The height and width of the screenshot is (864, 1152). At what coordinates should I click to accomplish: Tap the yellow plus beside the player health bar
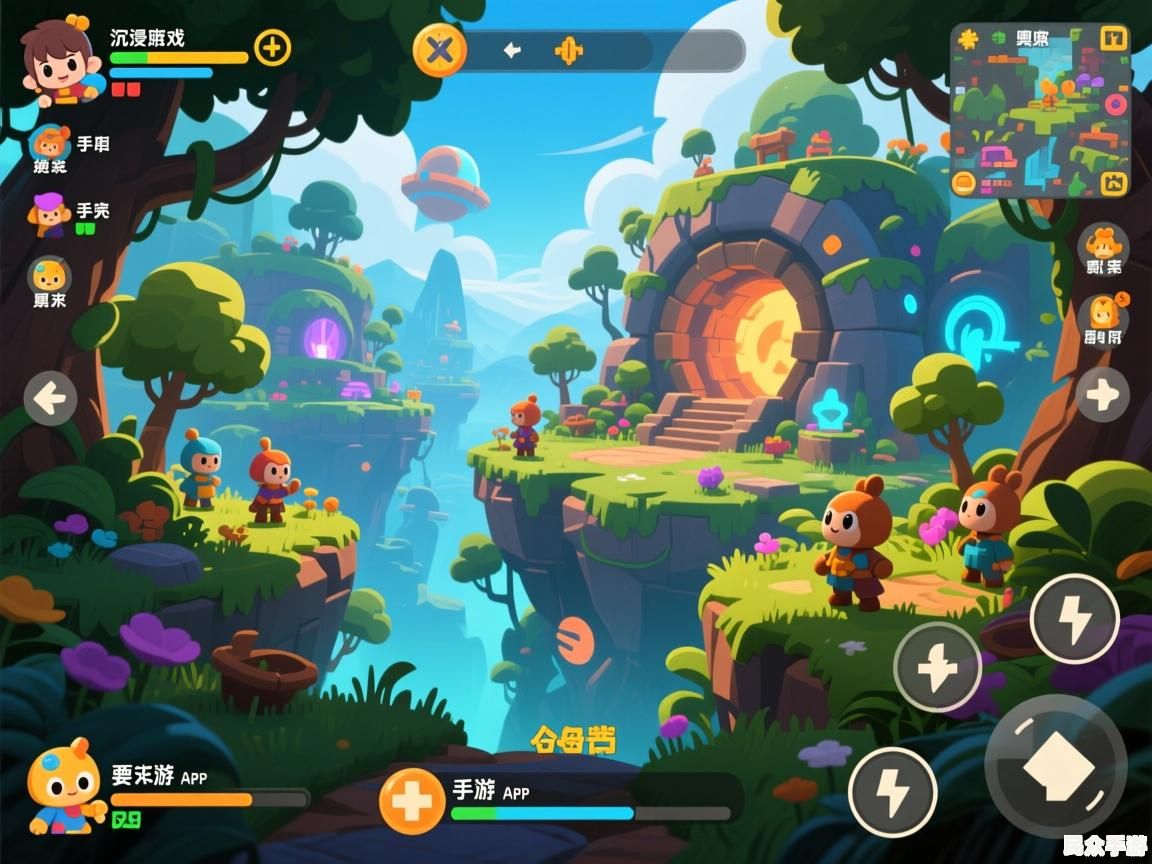[x=273, y=47]
